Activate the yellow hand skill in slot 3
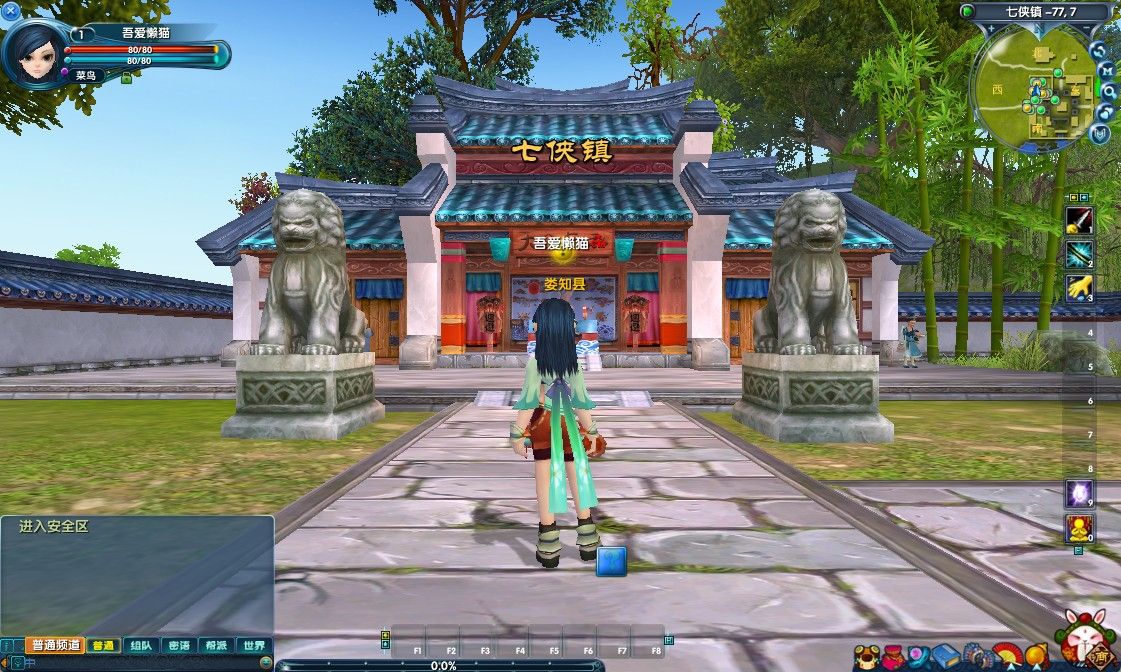Image resolution: width=1121 pixels, height=672 pixels. [x=1079, y=288]
